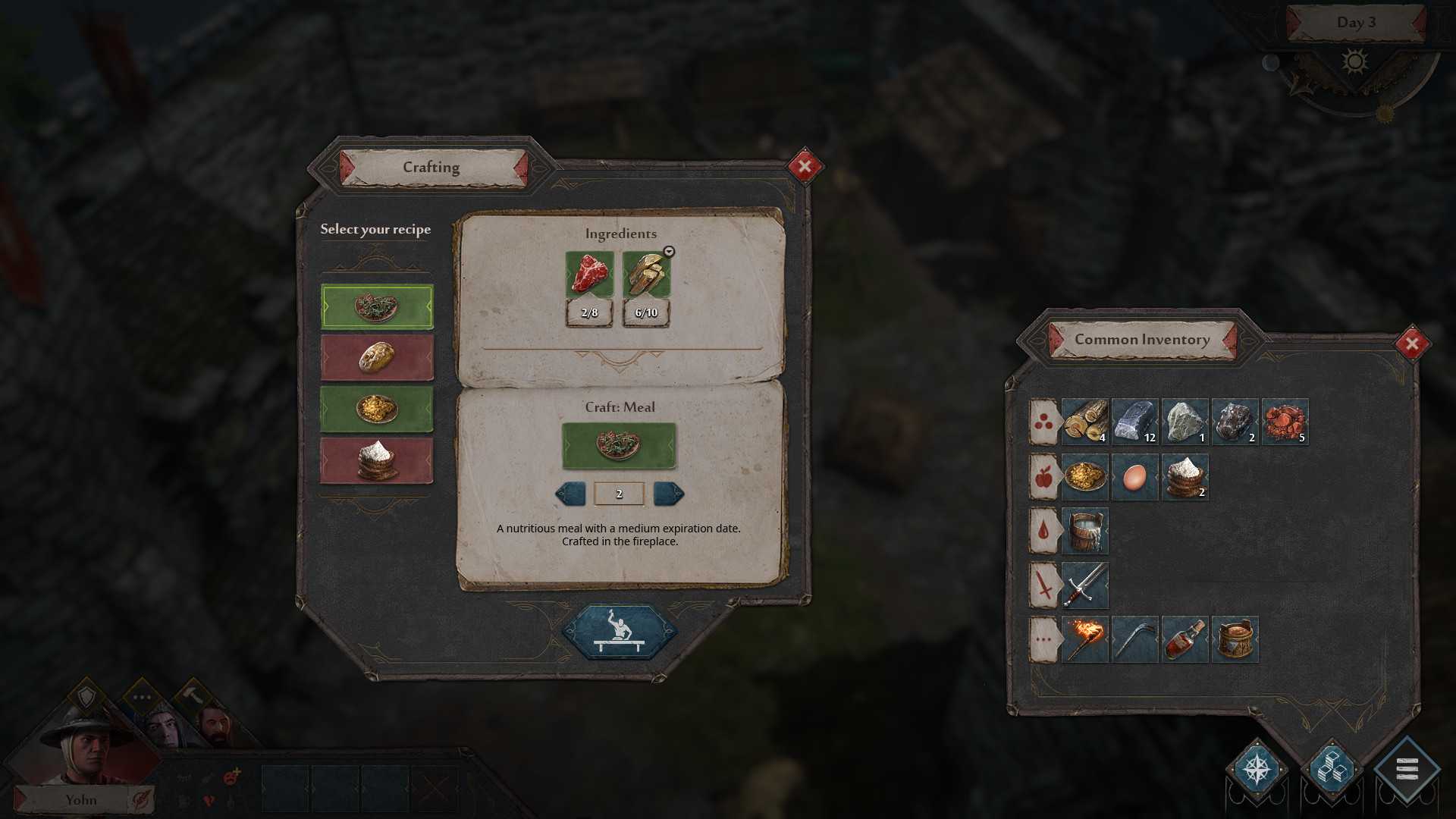Screen dimensions: 1456x819
Task: Filter inventory by the apple food category
Action: [x=1043, y=477]
